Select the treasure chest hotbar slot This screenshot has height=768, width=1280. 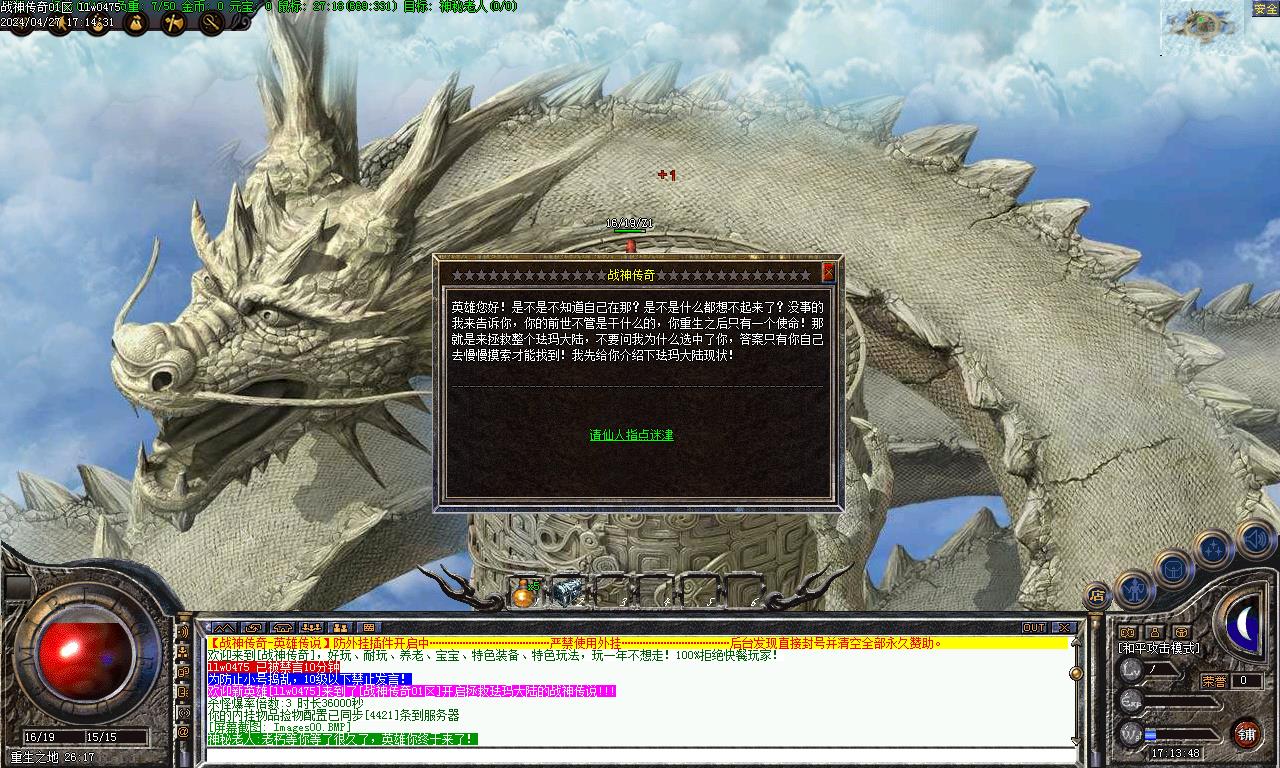pyautogui.click(x=567, y=591)
